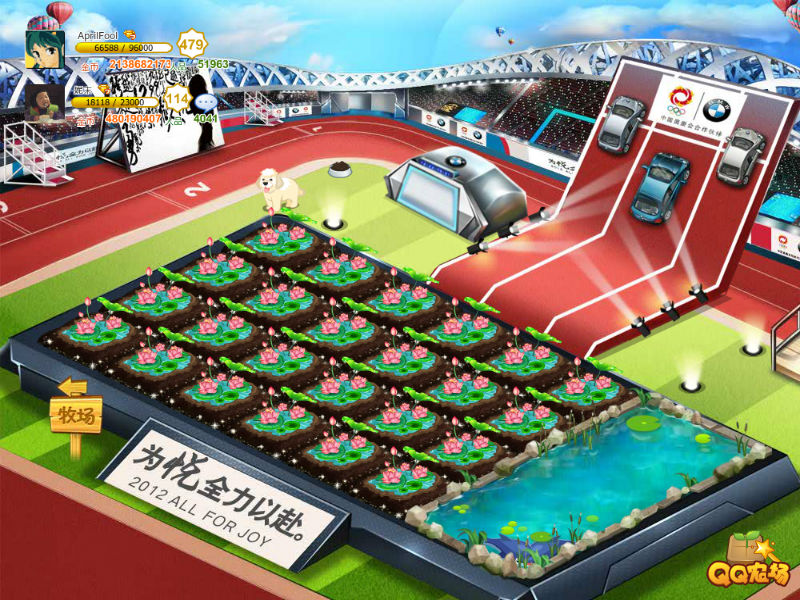Go to the 牧场 ranch signpost
Screen dimensions: 800x600
75,413
